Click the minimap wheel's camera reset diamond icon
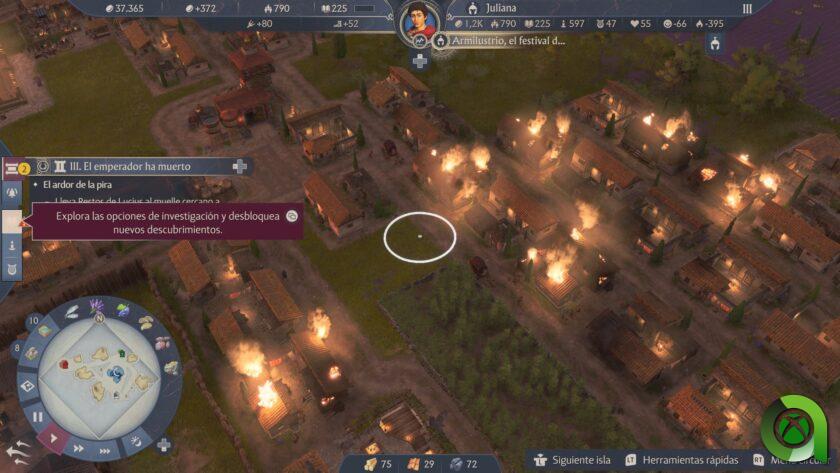Viewport: 840px width, 473px height. (x=27, y=384)
